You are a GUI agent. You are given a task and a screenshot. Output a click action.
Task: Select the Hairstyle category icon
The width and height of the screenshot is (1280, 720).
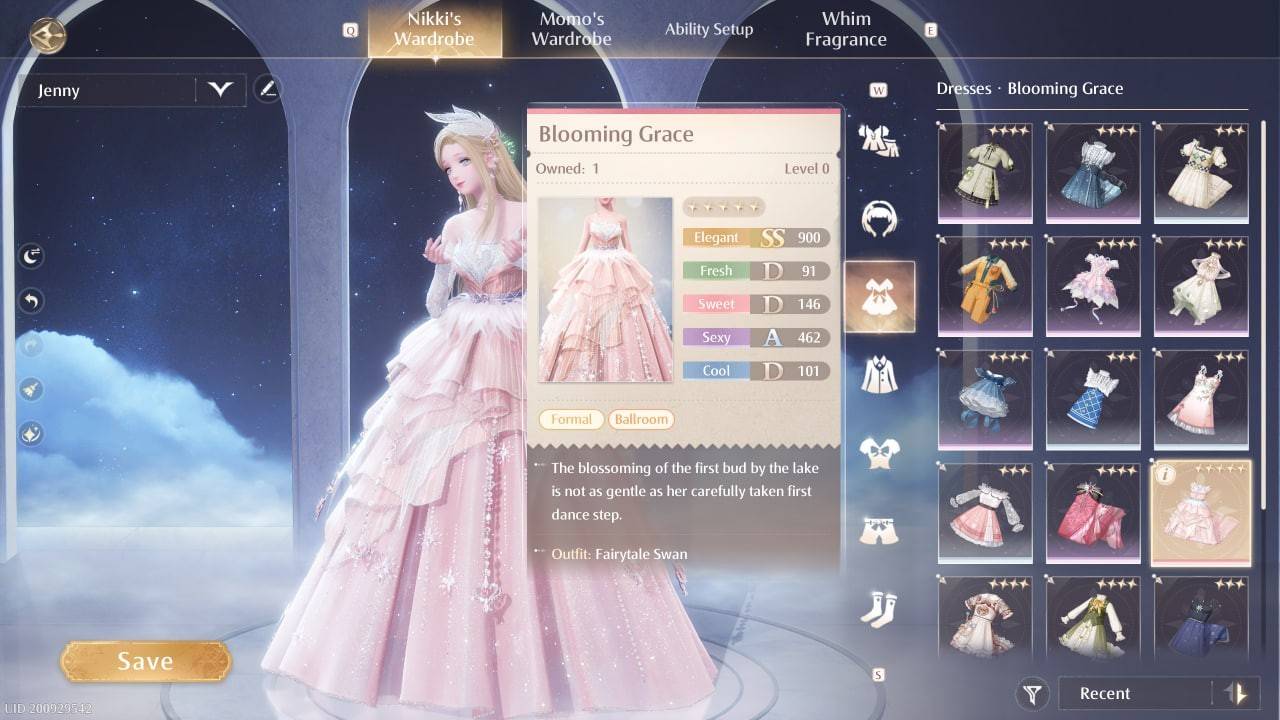tap(879, 215)
